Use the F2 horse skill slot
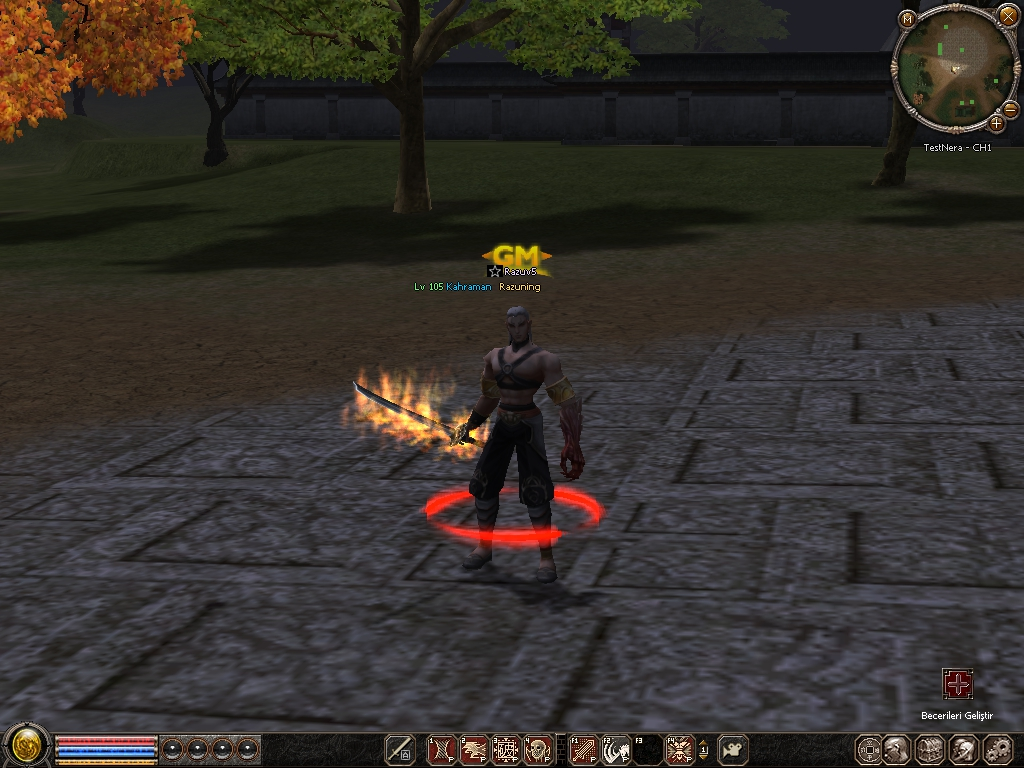This screenshot has height=768, width=1024. pos(615,749)
